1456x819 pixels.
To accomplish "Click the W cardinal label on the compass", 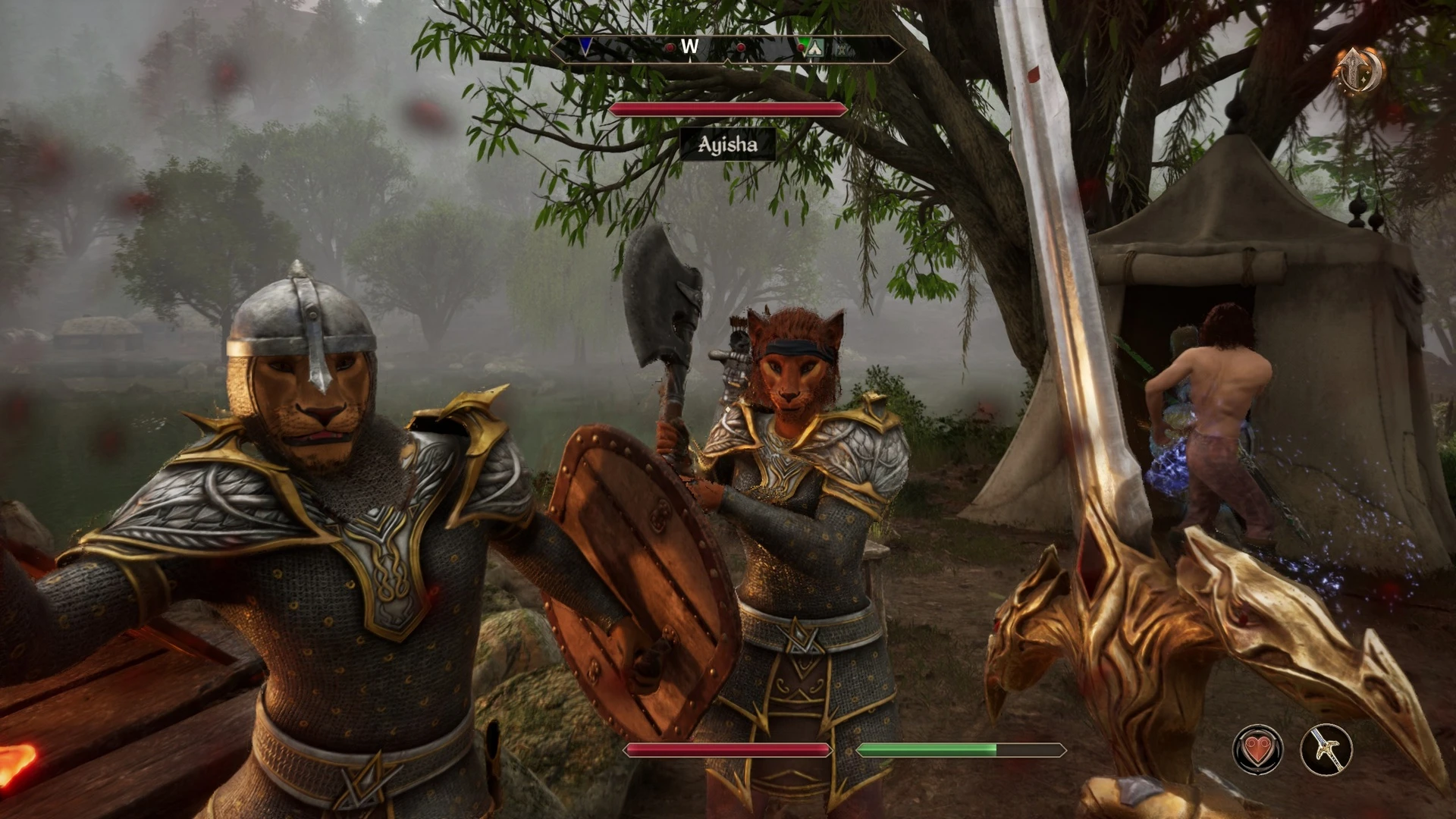I will click(x=689, y=47).
